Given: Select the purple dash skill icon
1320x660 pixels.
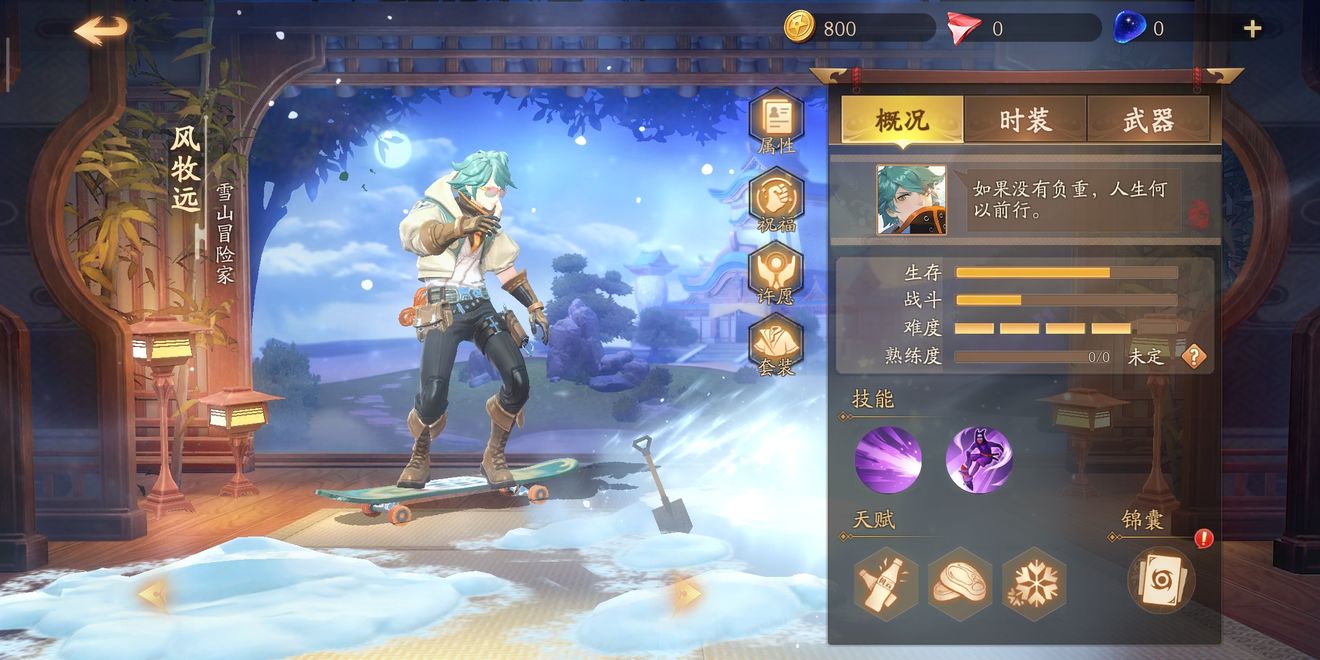Looking at the screenshot, I should tap(888, 460).
